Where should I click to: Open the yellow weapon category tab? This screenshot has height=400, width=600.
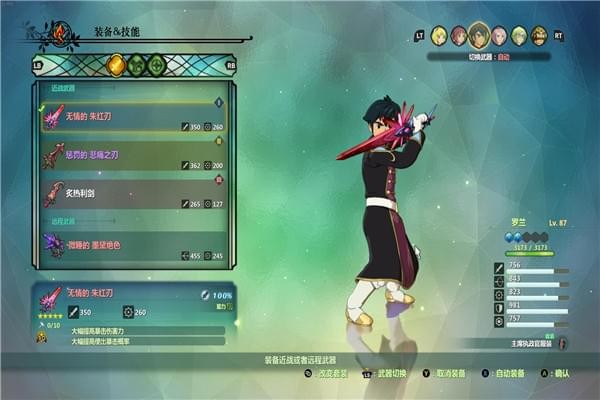[116, 66]
